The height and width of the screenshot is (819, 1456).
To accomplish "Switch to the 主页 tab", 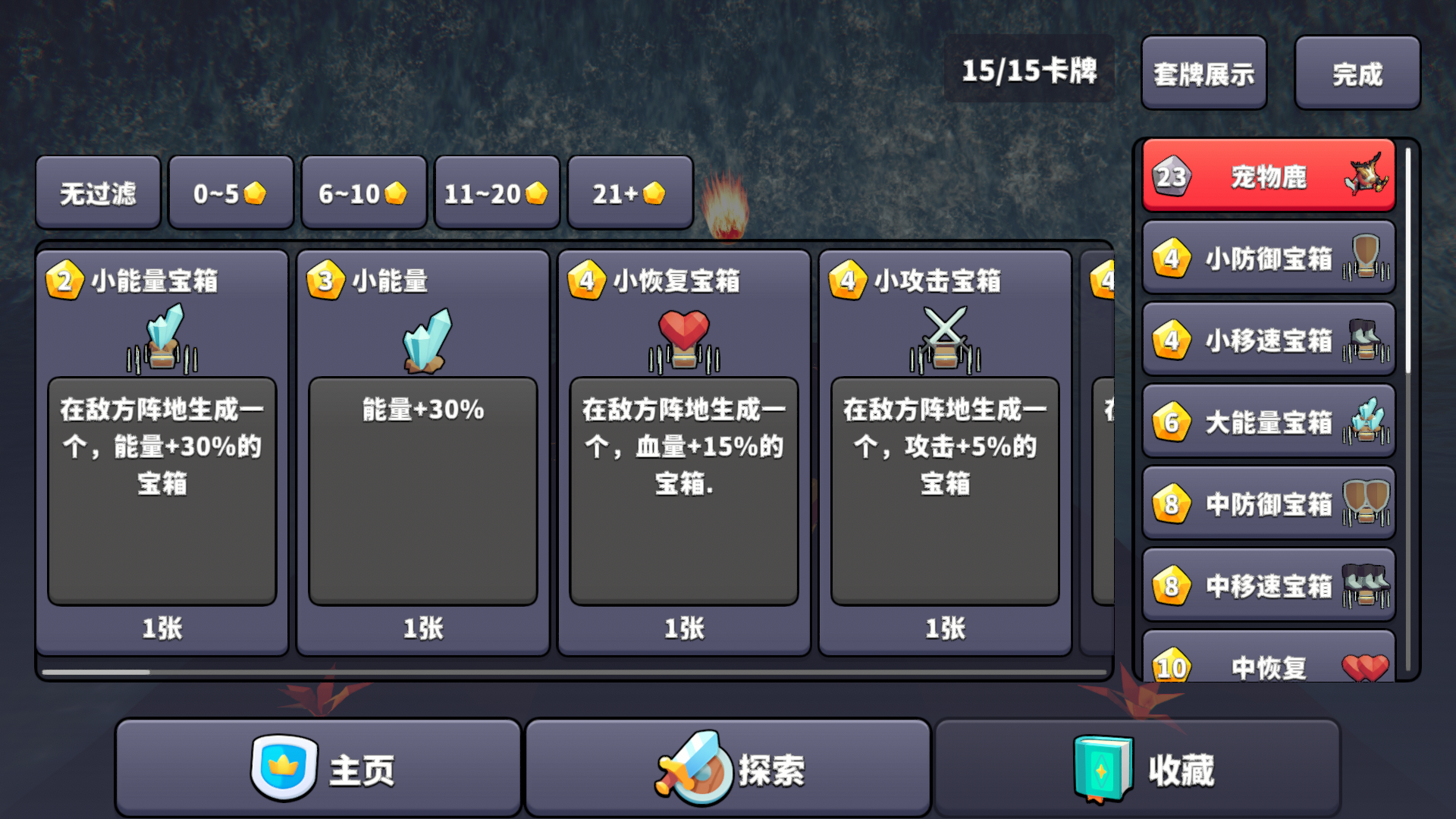I will pos(318,768).
